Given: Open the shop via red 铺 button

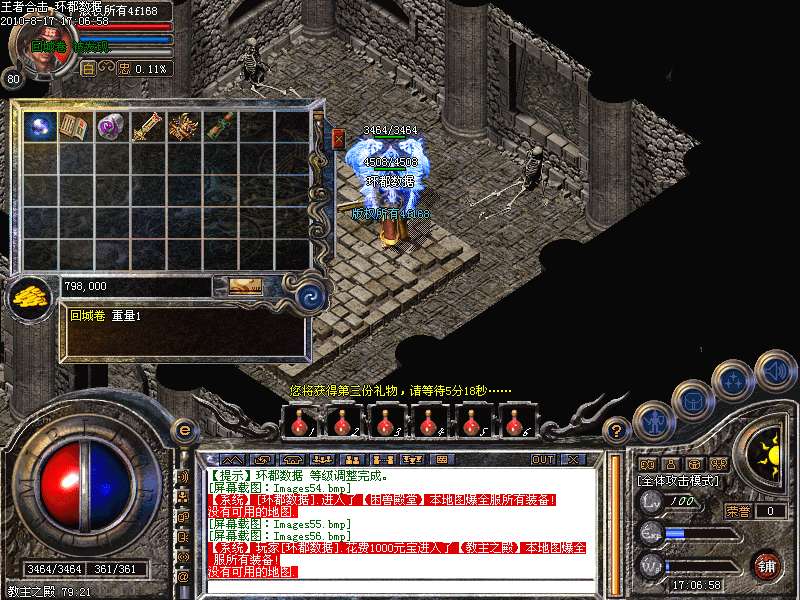Looking at the screenshot, I should [x=766, y=566].
